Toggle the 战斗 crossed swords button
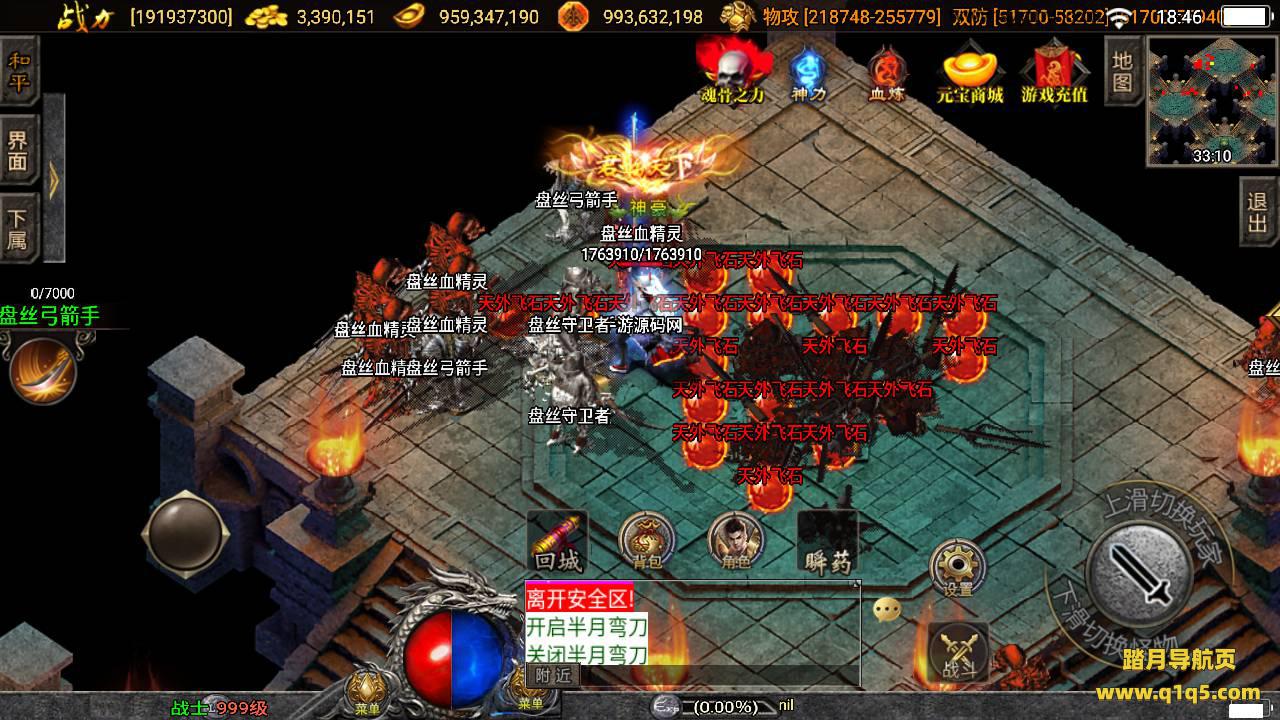1280x720 pixels. 958,652
